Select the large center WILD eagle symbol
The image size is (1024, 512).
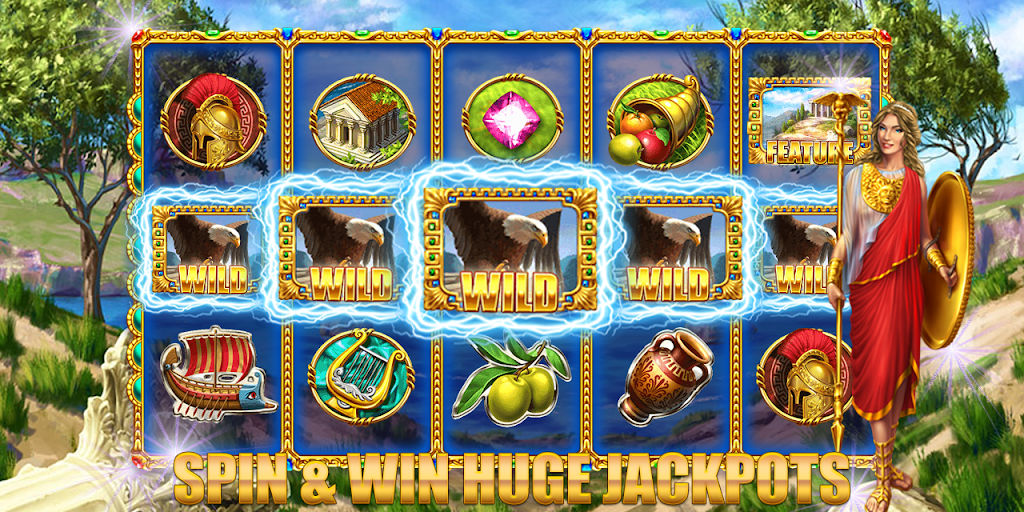coord(510,247)
